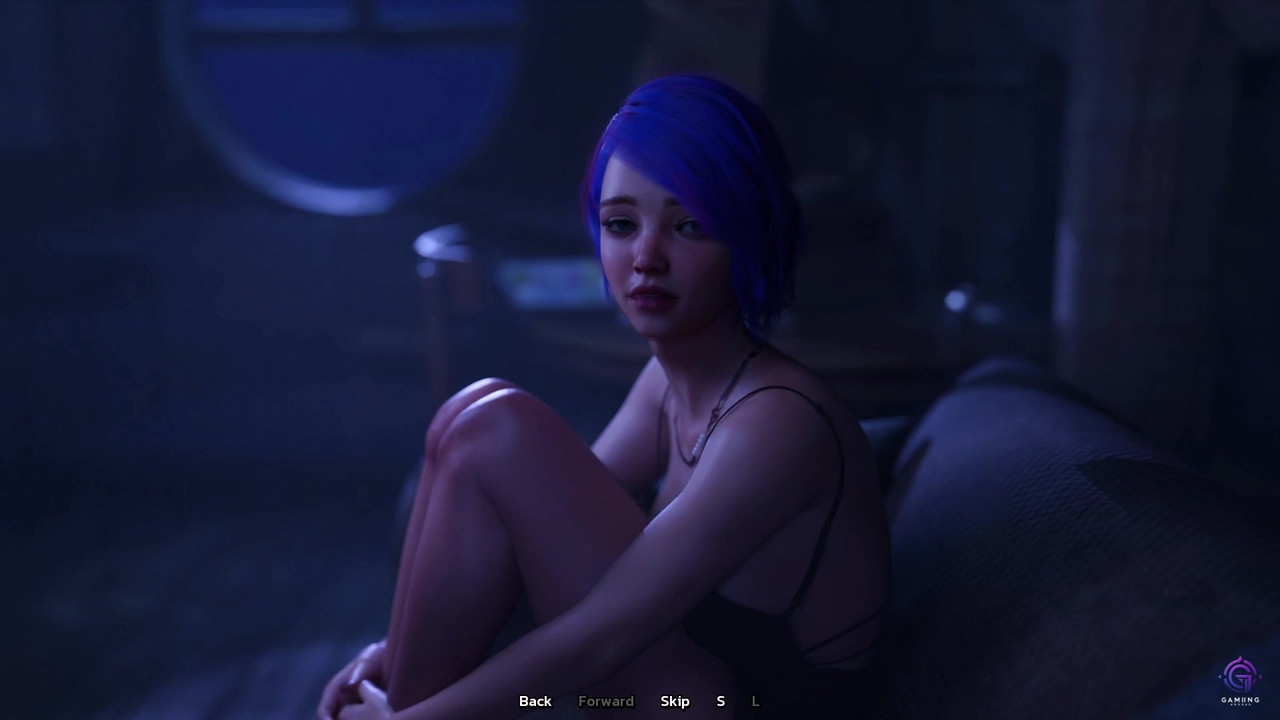This screenshot has width=1280, height=720.
Task: Click the Forward button
Action: pyautogui.click(x=606, y=701)
